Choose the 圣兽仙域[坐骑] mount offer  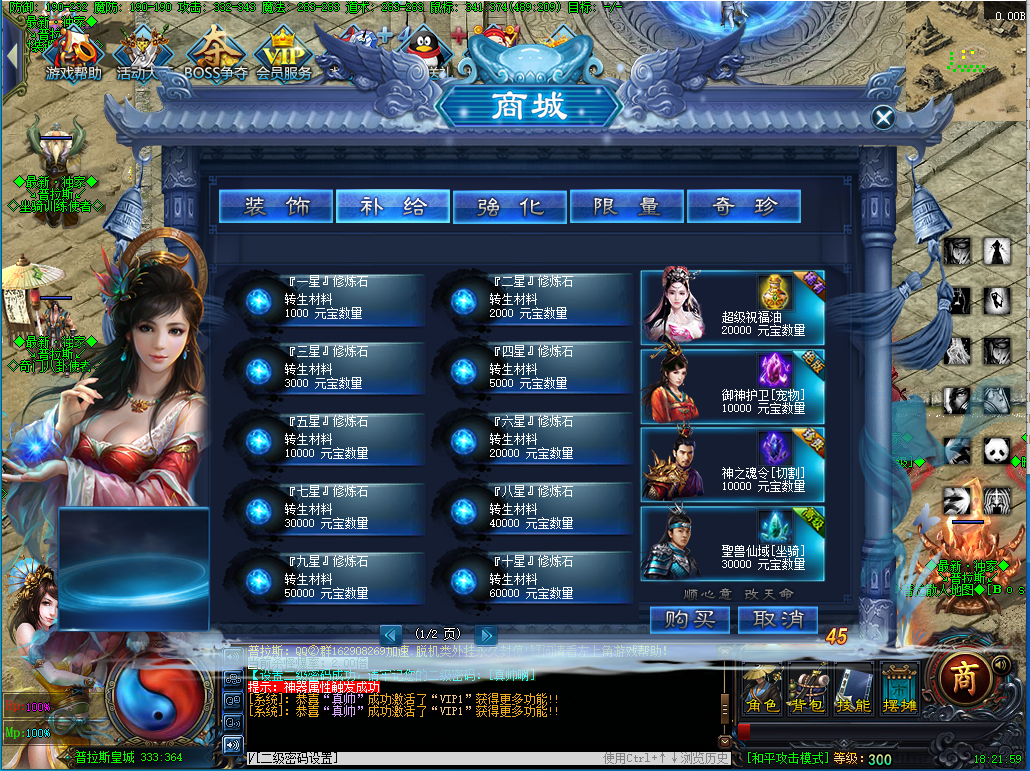[732, 543]
